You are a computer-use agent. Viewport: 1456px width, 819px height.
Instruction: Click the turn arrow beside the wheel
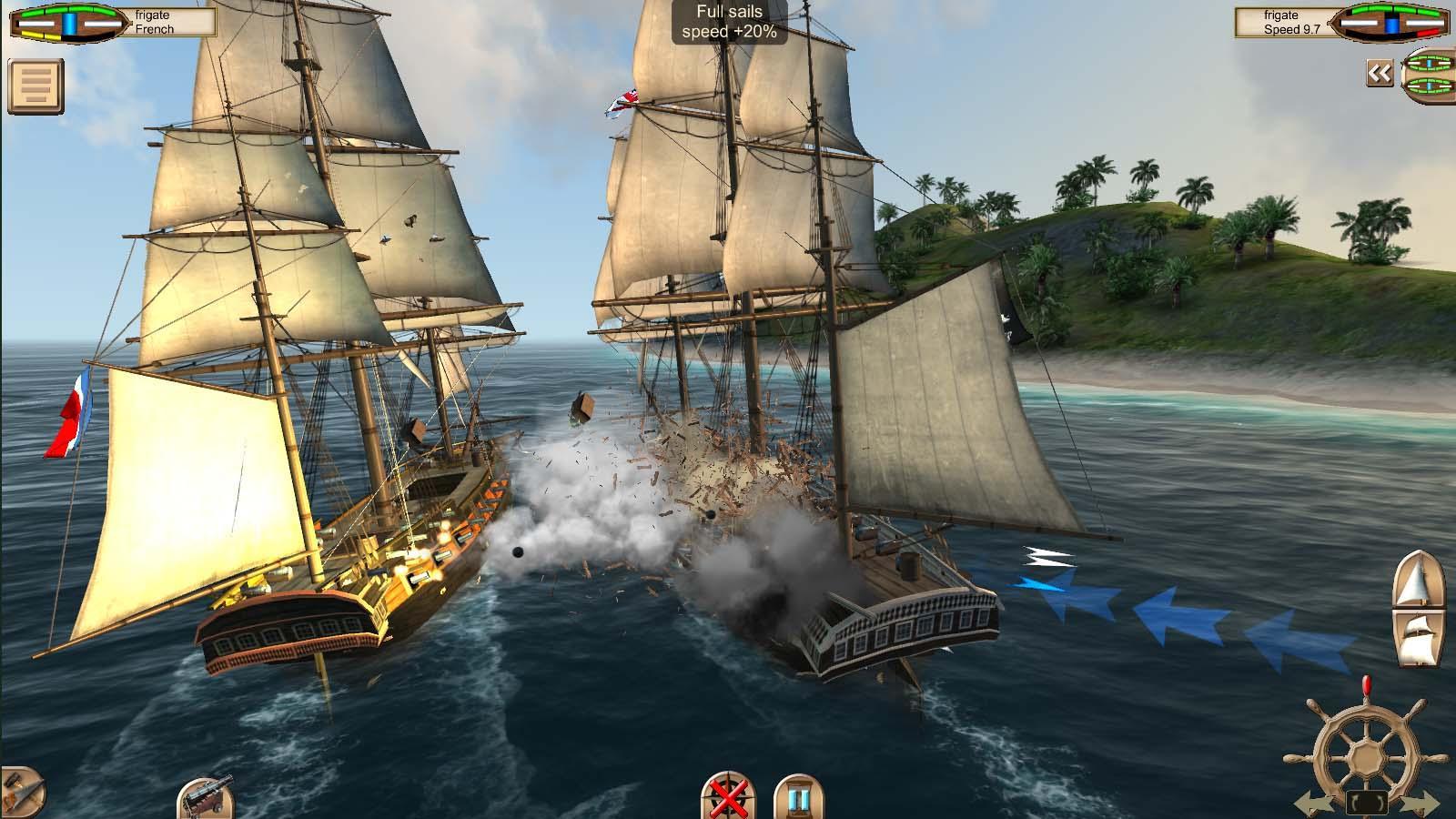(x=1315, y=802)
